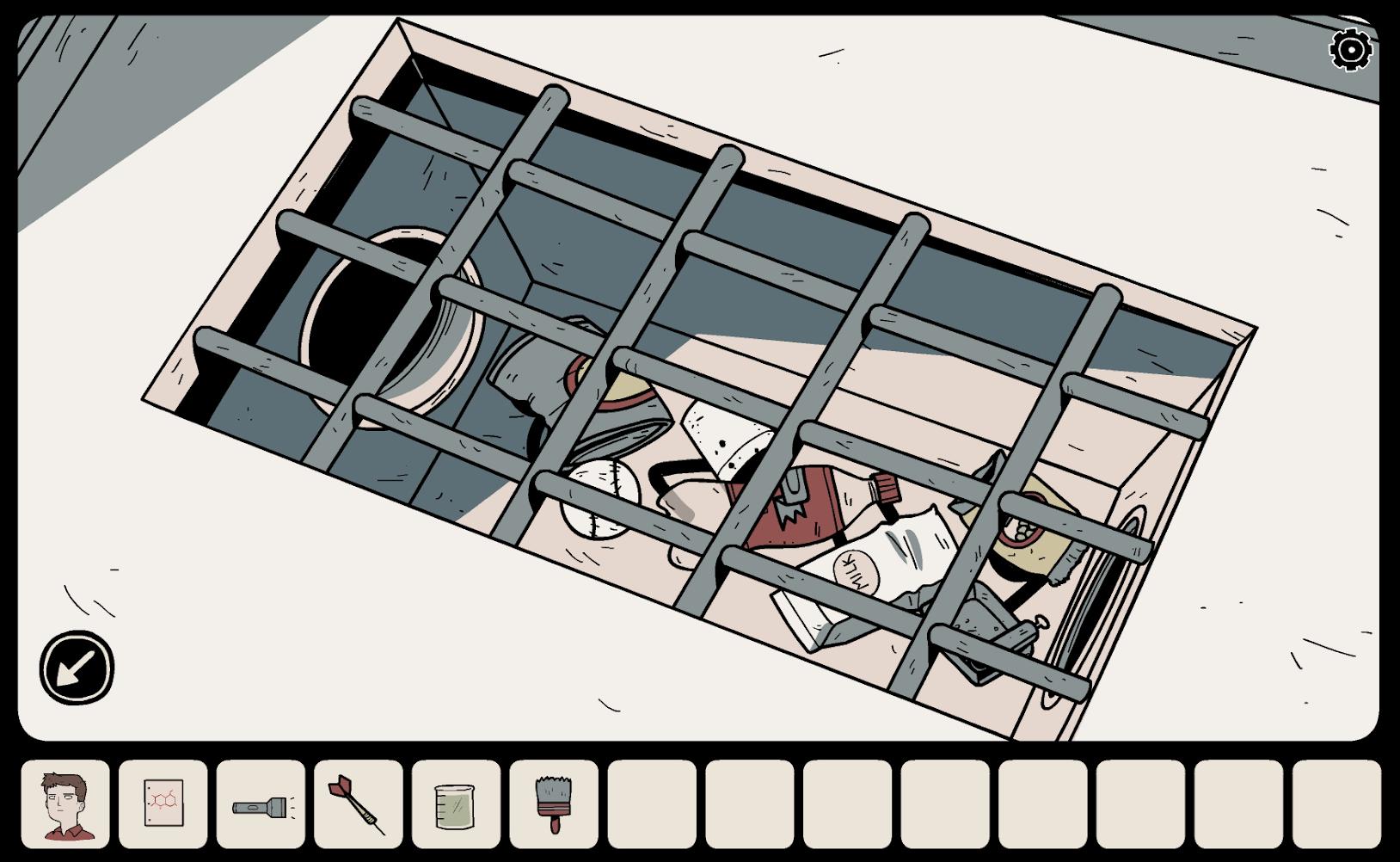Screen dimensions: 1400x862
Task: Choose the red dart item
Action: click(359, 804)
